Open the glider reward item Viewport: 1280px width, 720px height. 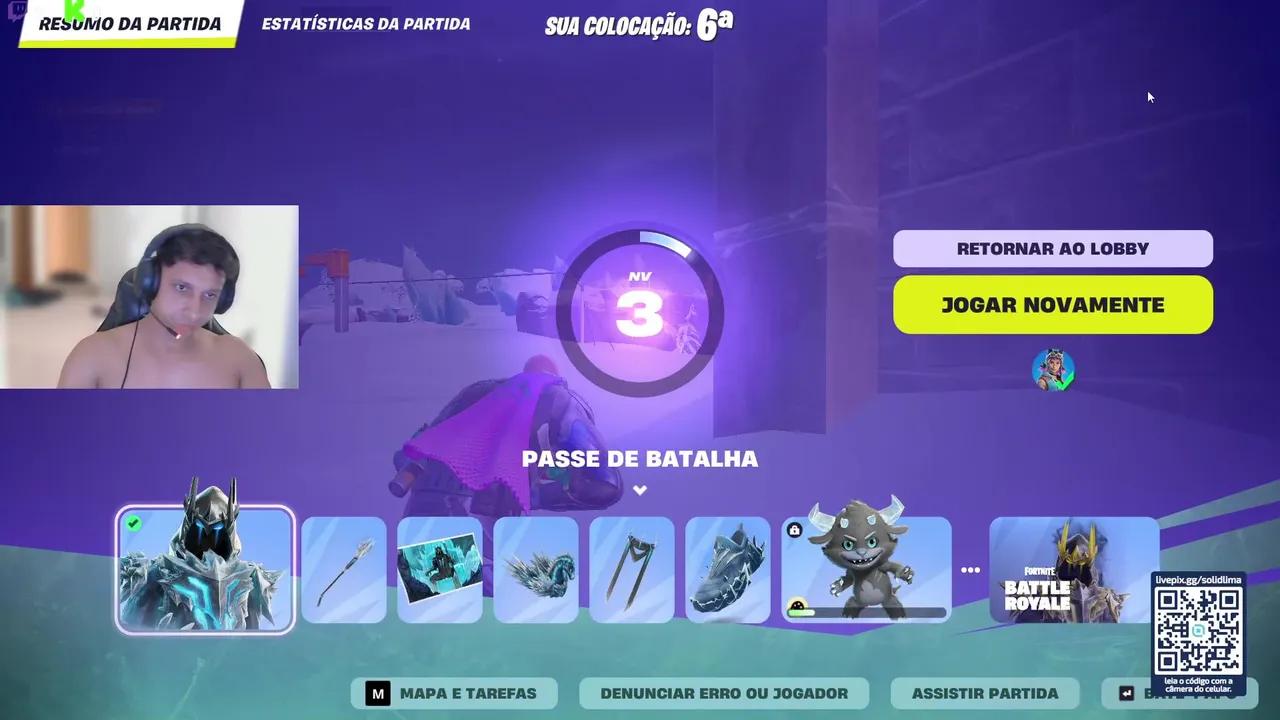[x=631, y=568]
